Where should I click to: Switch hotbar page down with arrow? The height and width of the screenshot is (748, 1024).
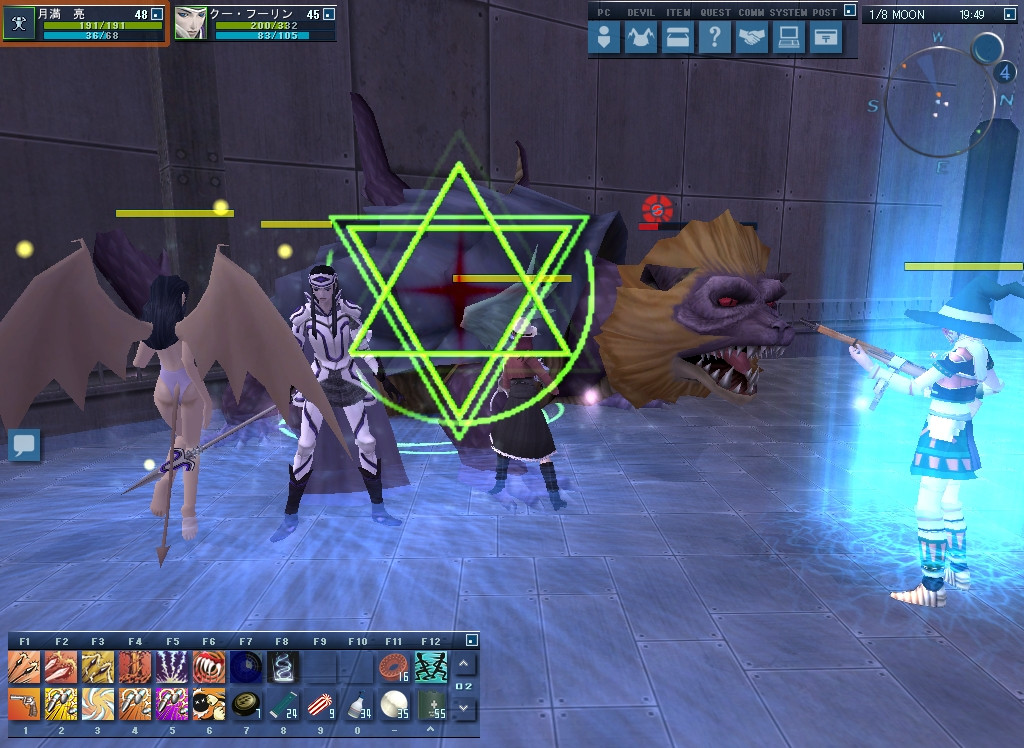click(x=464, y=707)
